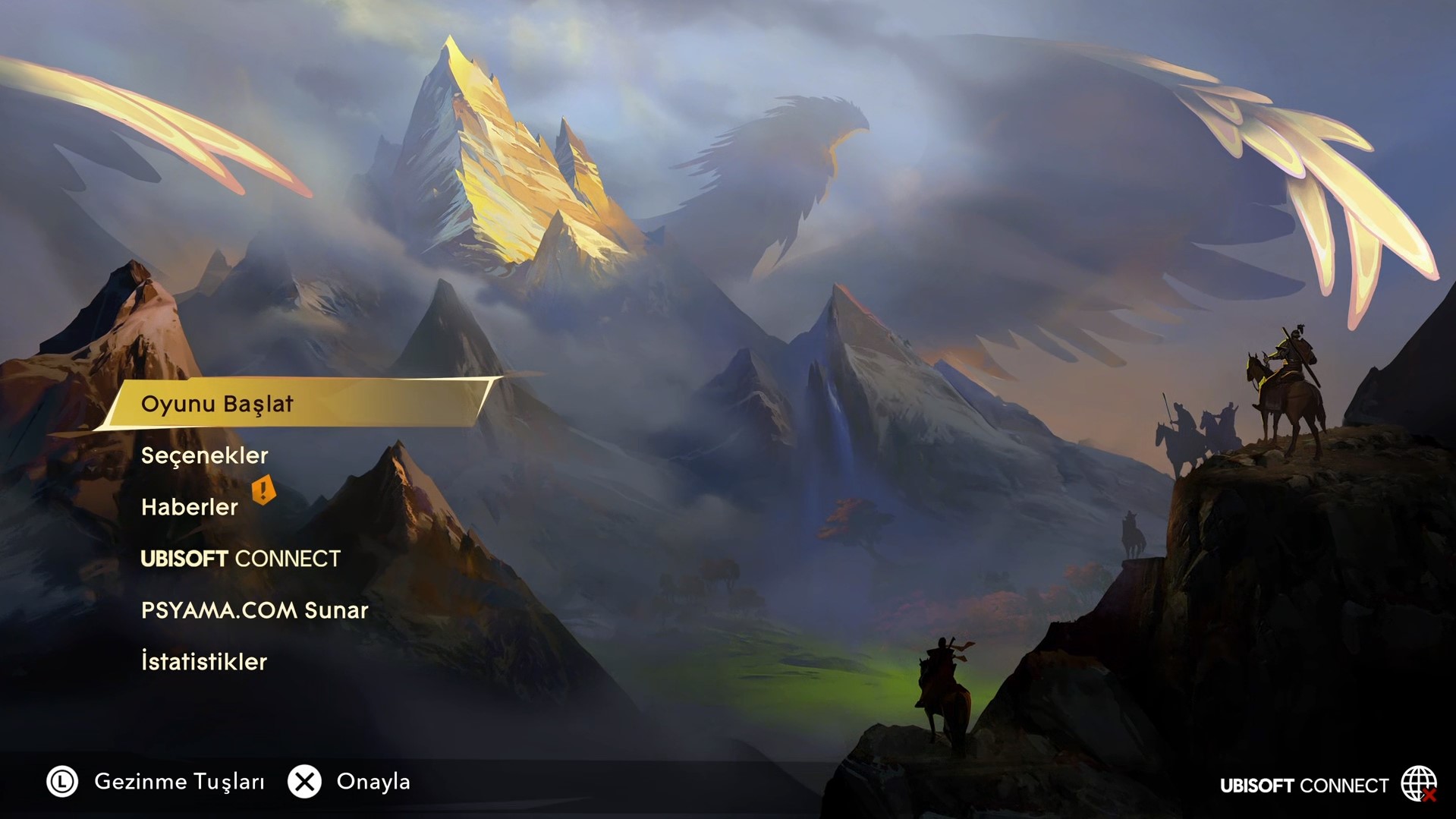This screenshot has width=1456, height=819.
Task: Open the İstatistikler statistics page
Action: click(204, 662)
